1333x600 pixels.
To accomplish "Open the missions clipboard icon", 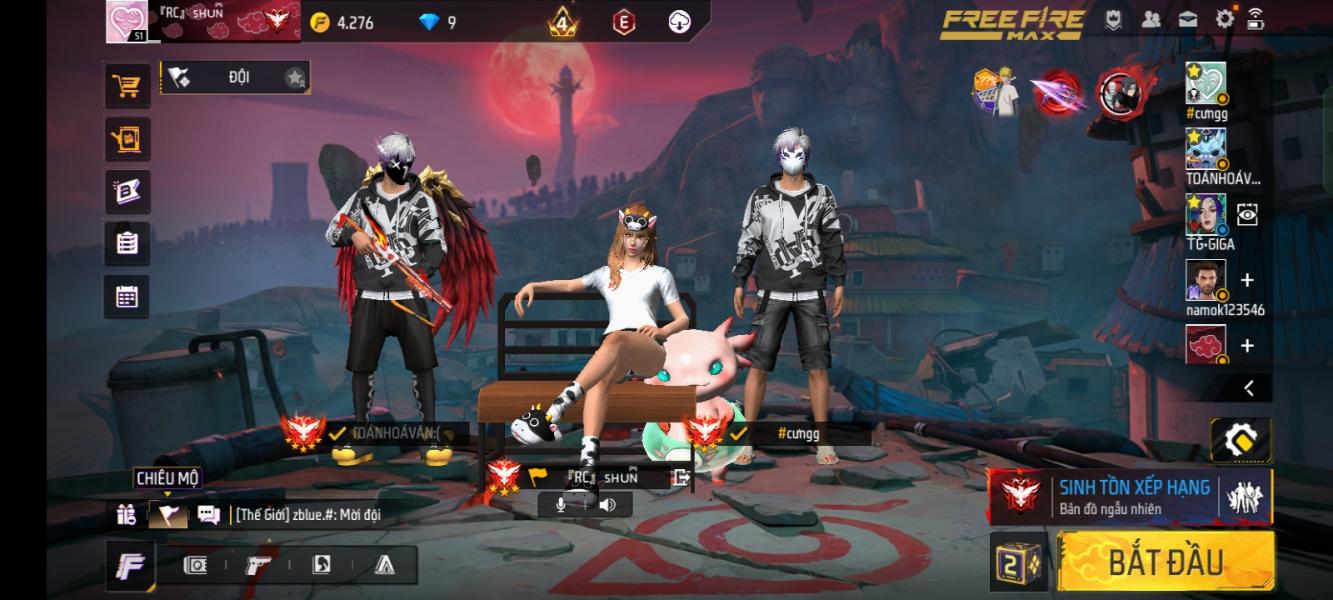I will pyautogui.click(x=127, y=243).
